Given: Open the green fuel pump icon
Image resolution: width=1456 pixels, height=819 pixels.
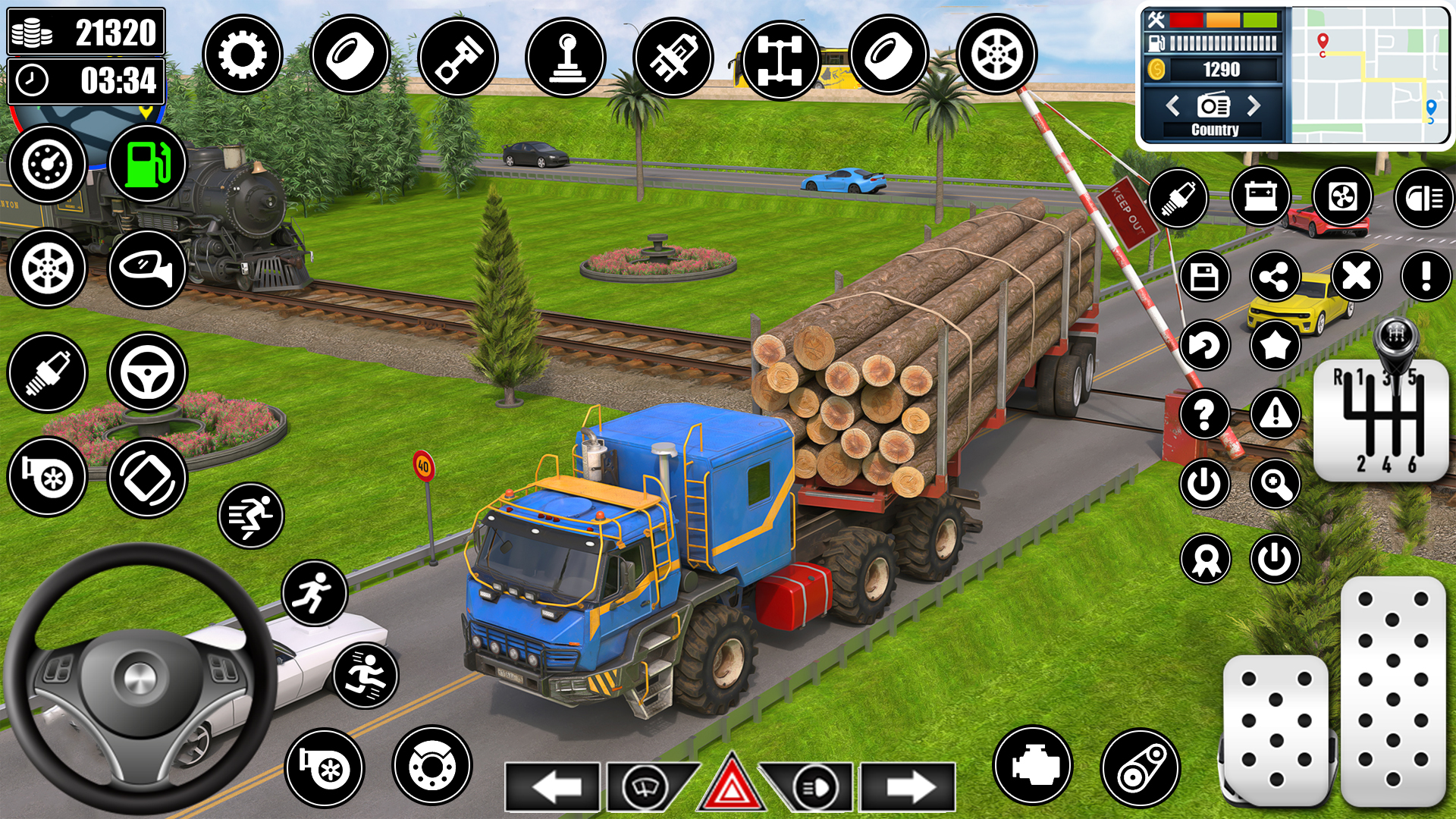Looking at the screenshot, I should [146, 163].
